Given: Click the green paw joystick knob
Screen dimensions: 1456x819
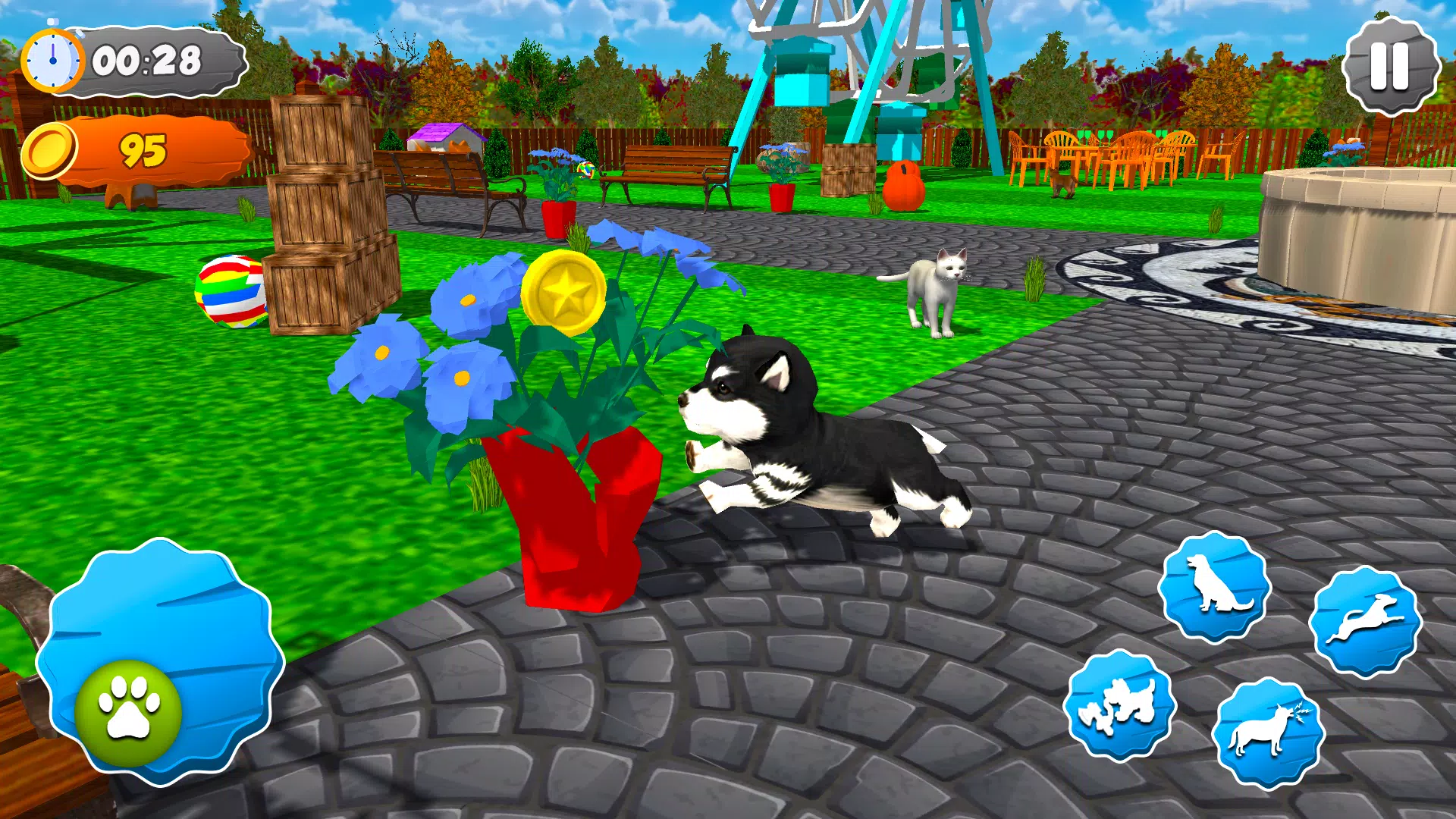Looking at the screenshot, I should coord(129,711).
